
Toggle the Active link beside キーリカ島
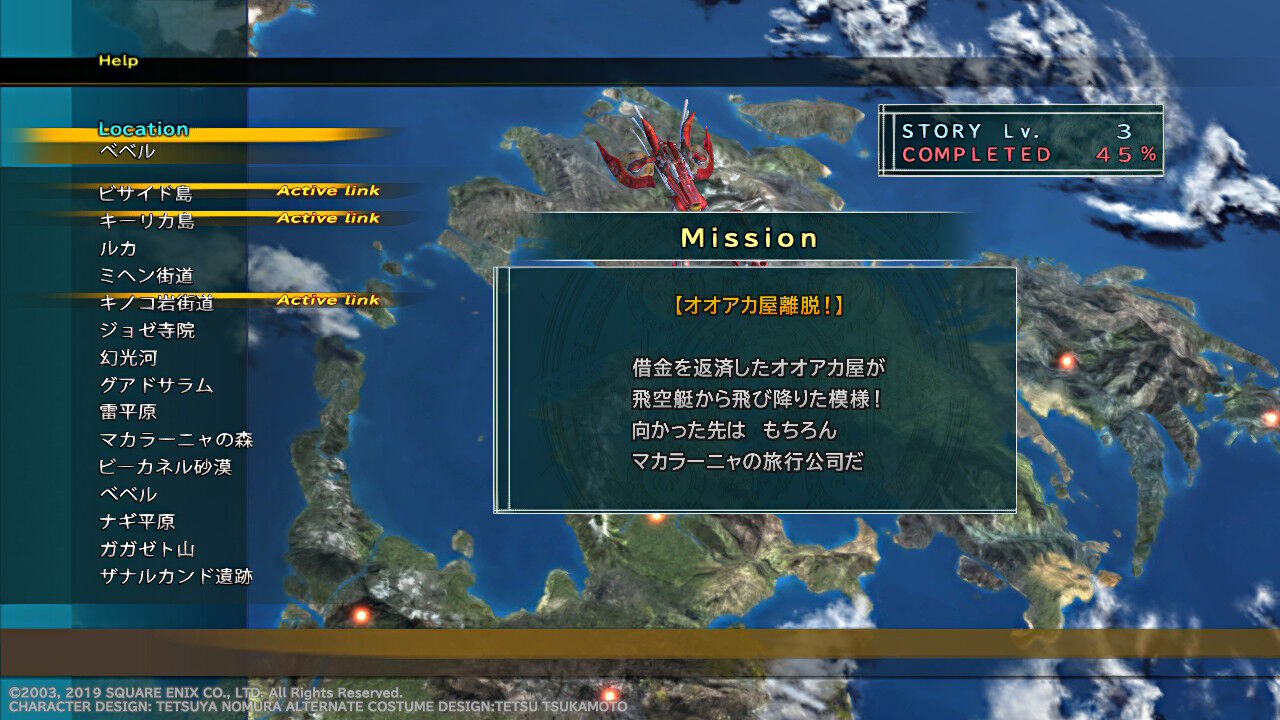click(x=330, y=217)
